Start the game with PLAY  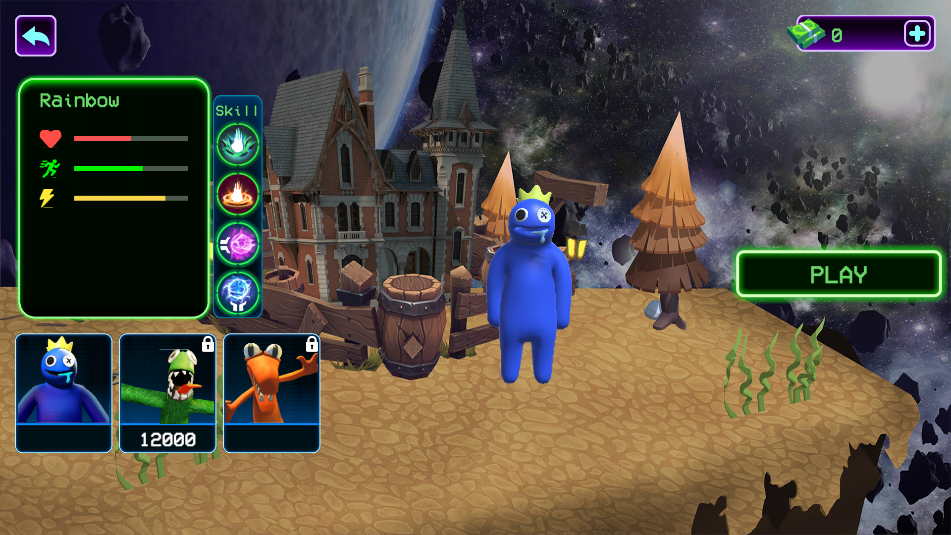pyautogui.click(x=839, y=274)
